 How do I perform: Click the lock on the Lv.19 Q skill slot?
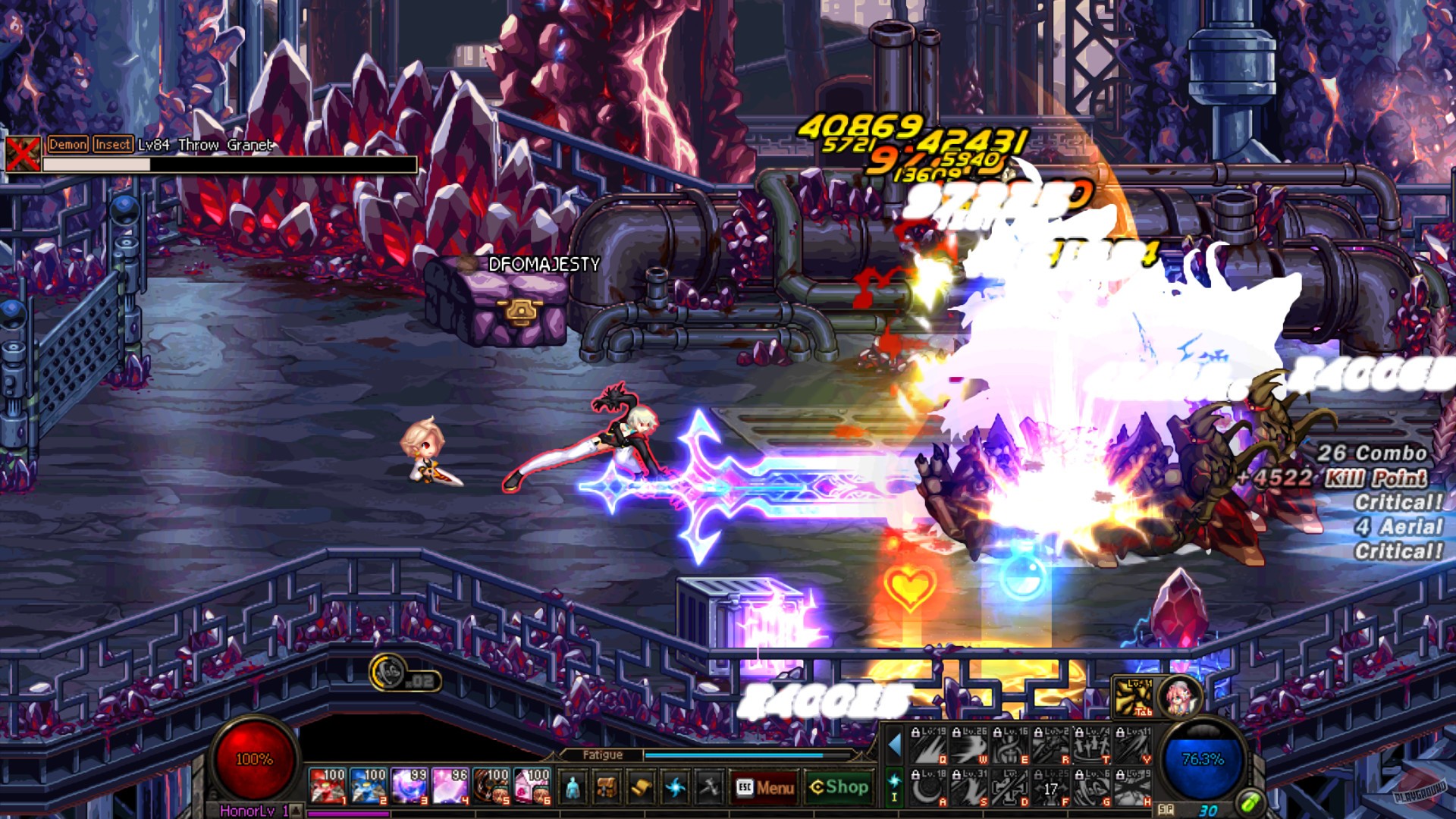915,732
